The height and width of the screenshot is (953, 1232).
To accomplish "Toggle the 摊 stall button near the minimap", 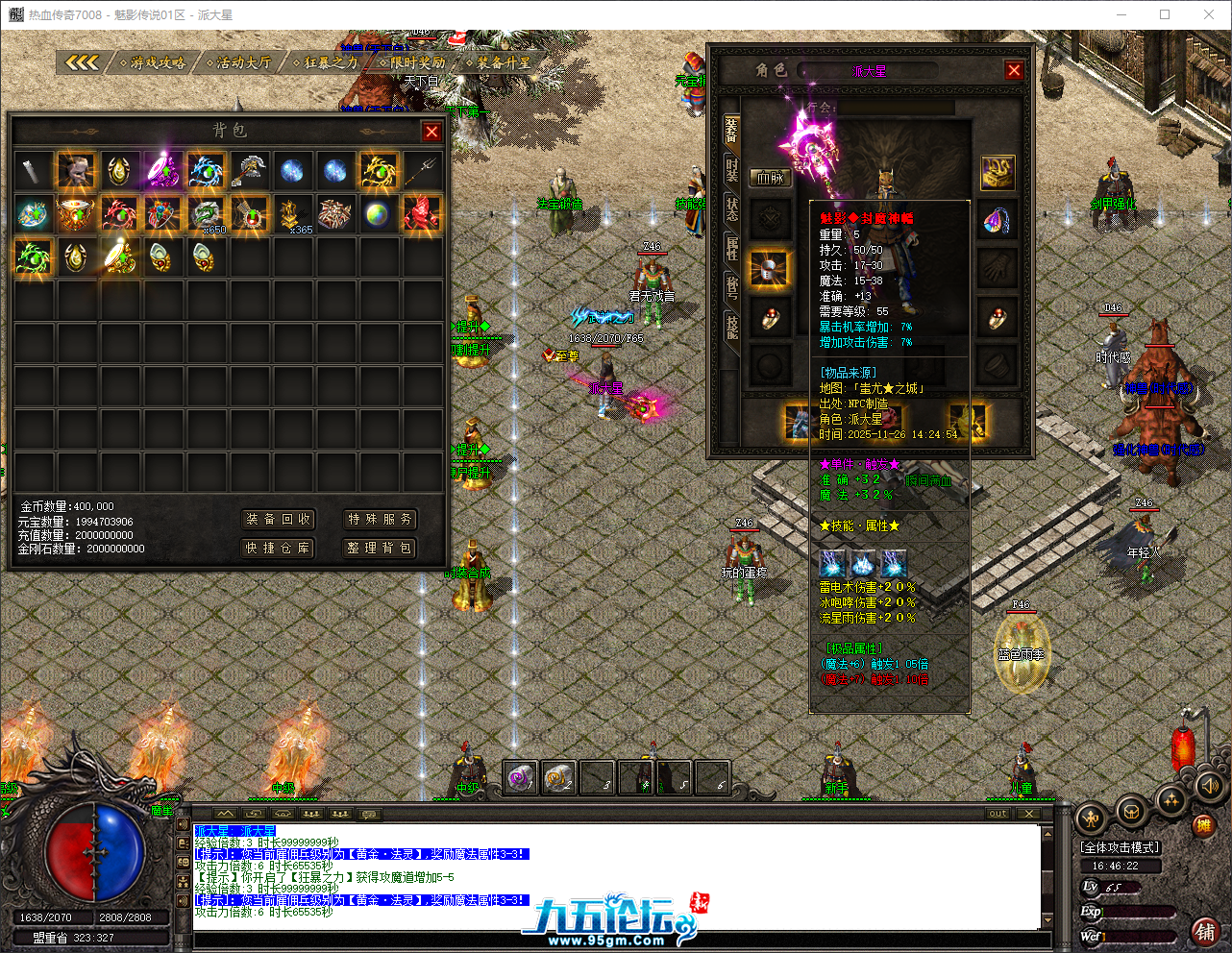I will (1204, 825).
